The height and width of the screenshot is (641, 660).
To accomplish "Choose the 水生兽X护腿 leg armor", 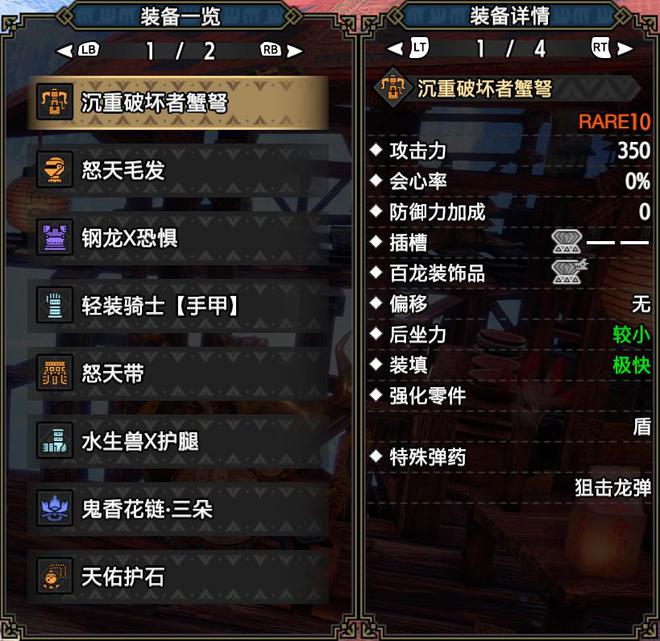I will point(180,441).
